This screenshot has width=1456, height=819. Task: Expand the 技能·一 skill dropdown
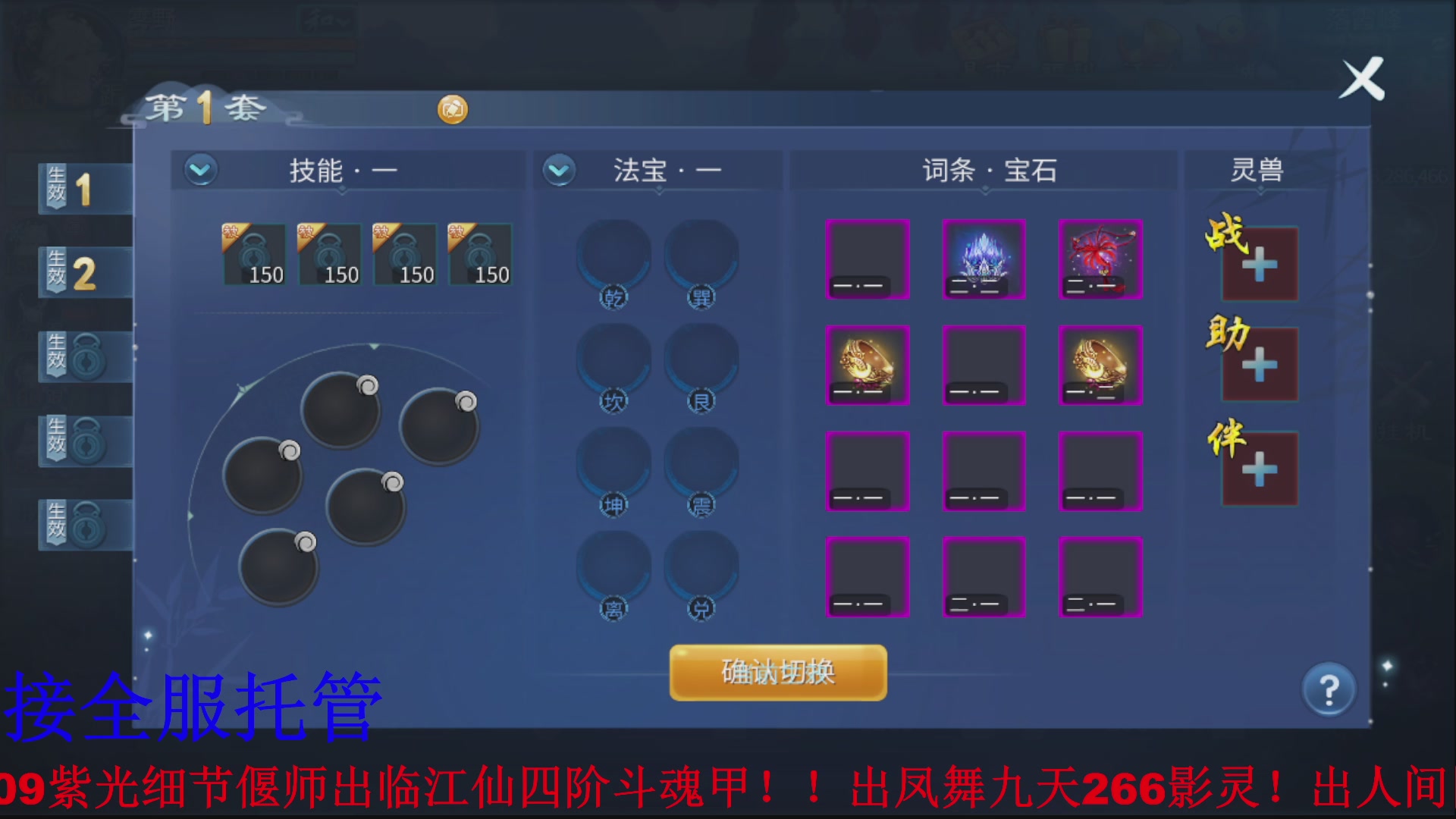coord(199,171)
